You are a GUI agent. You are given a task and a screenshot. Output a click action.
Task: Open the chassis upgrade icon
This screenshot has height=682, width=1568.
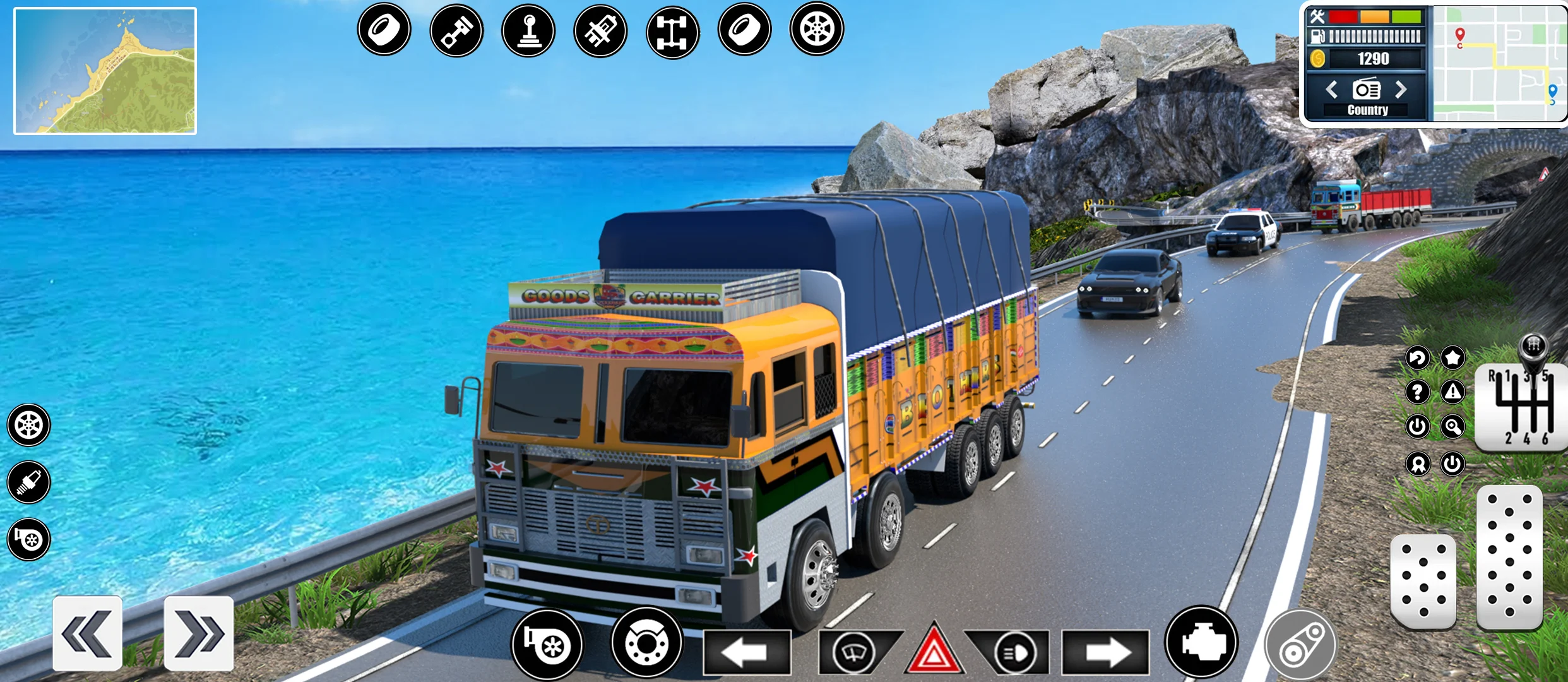[x=674, y=29]
